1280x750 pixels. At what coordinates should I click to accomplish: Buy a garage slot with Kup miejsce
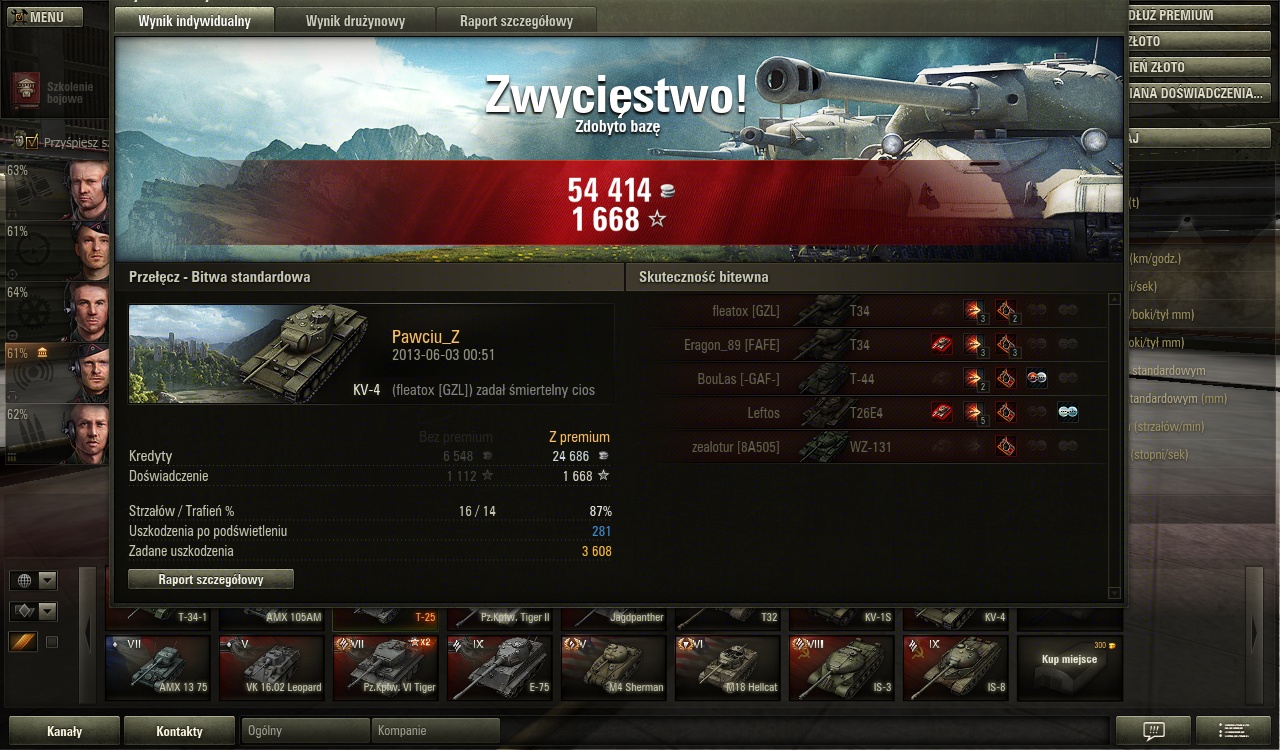point(1069,667)
